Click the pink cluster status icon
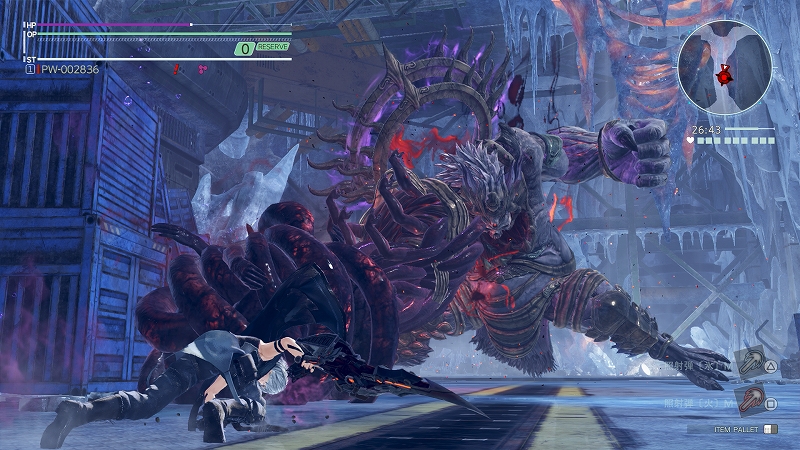The width and height of the screenshot is (800, 450). tap(203, 69)
